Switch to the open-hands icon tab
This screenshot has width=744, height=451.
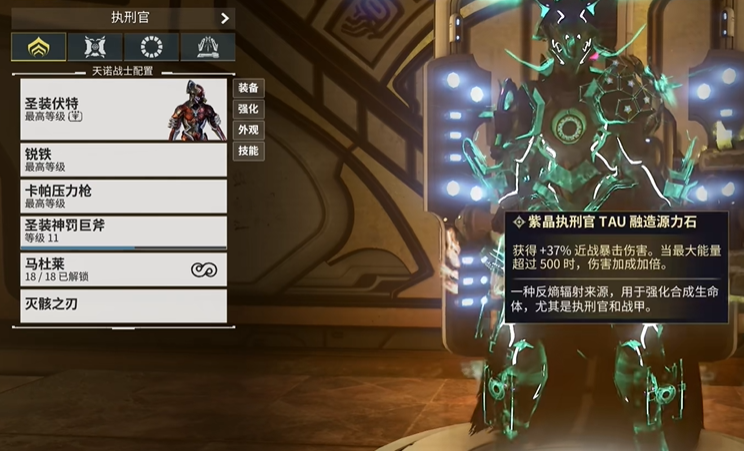pos(209,47)
